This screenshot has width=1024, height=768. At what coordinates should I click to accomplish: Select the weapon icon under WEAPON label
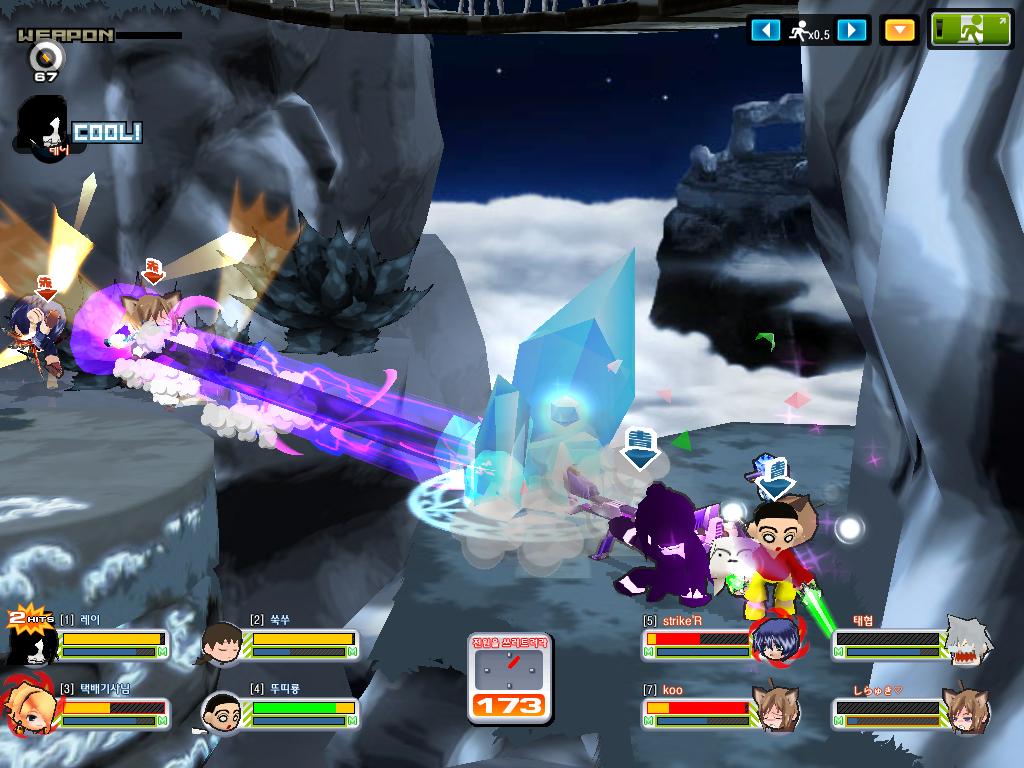(46, 57)
